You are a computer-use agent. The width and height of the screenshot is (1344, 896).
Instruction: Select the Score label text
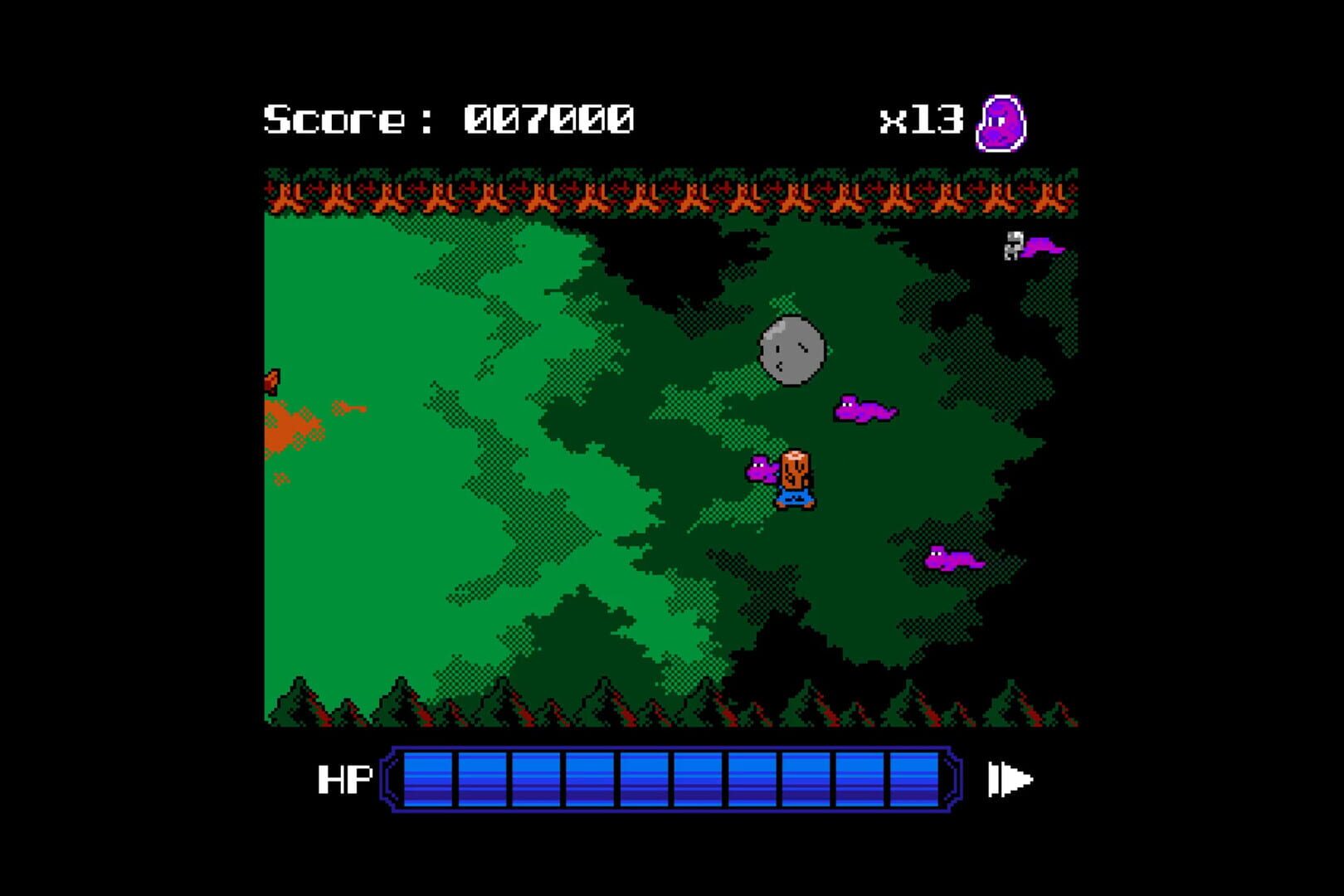click(x=338, y=119)
